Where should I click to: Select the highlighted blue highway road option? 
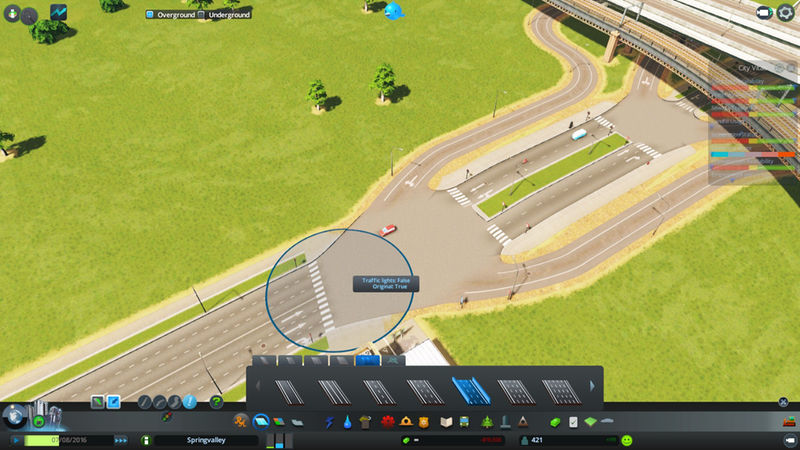(x=467, y=389)
